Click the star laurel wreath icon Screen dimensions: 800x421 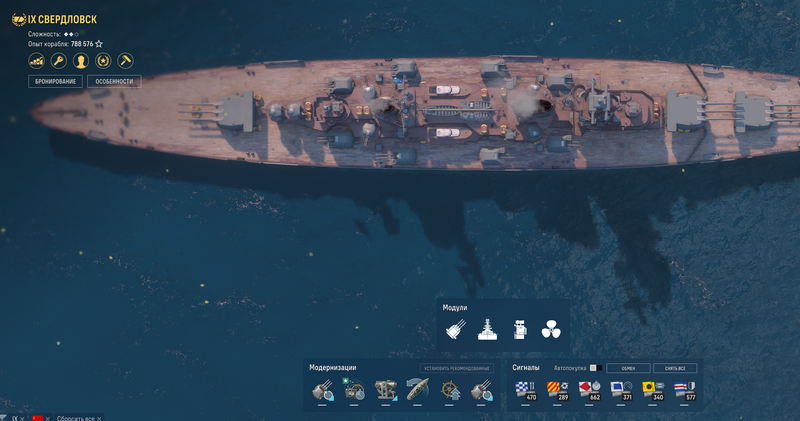103,61
